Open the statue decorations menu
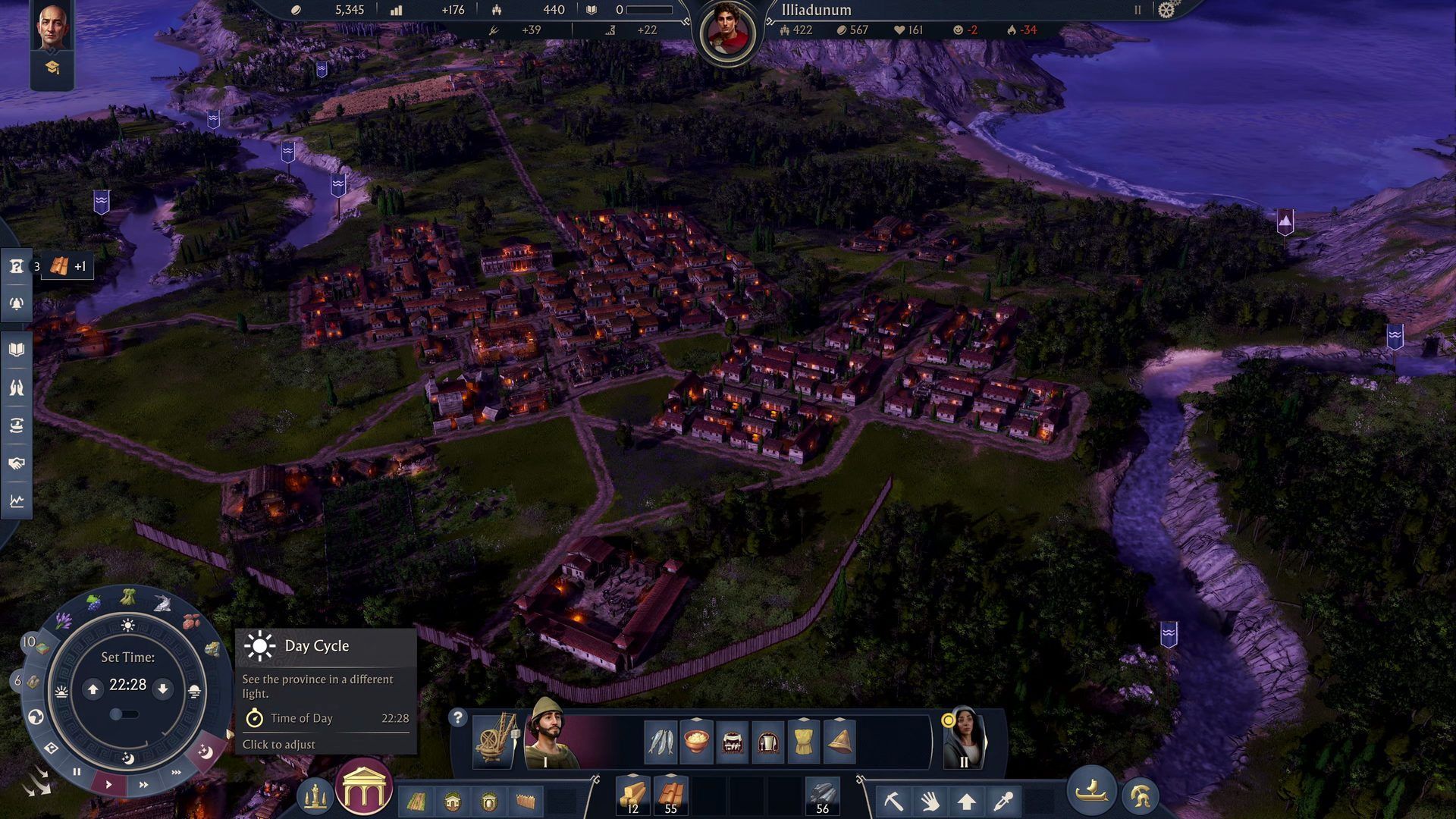1456x819 pixels. point(315,795)
